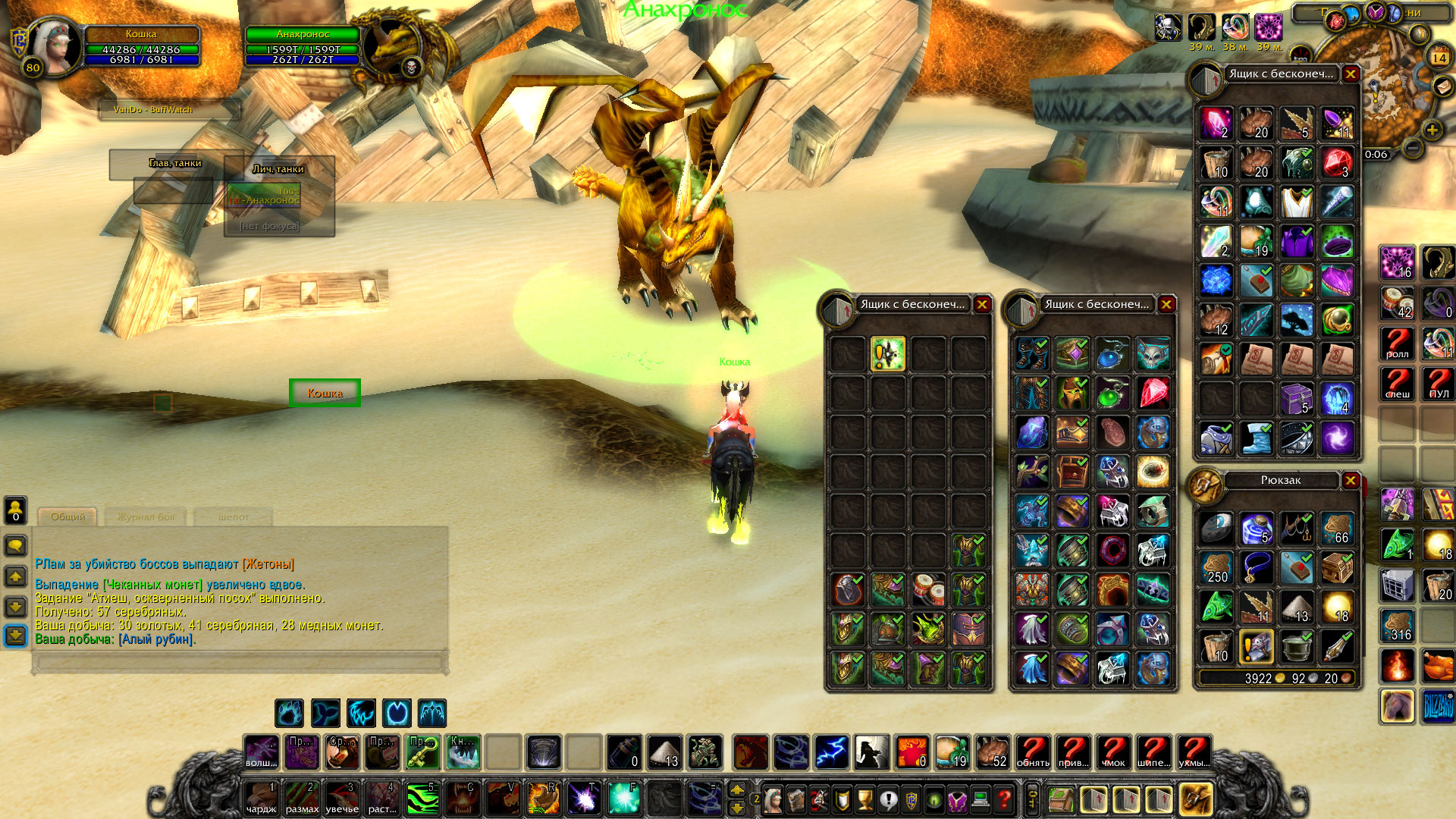This screenshot has width=1456, height=819.
Task: Zoom in on the minimap
Action: [1432, 130]
